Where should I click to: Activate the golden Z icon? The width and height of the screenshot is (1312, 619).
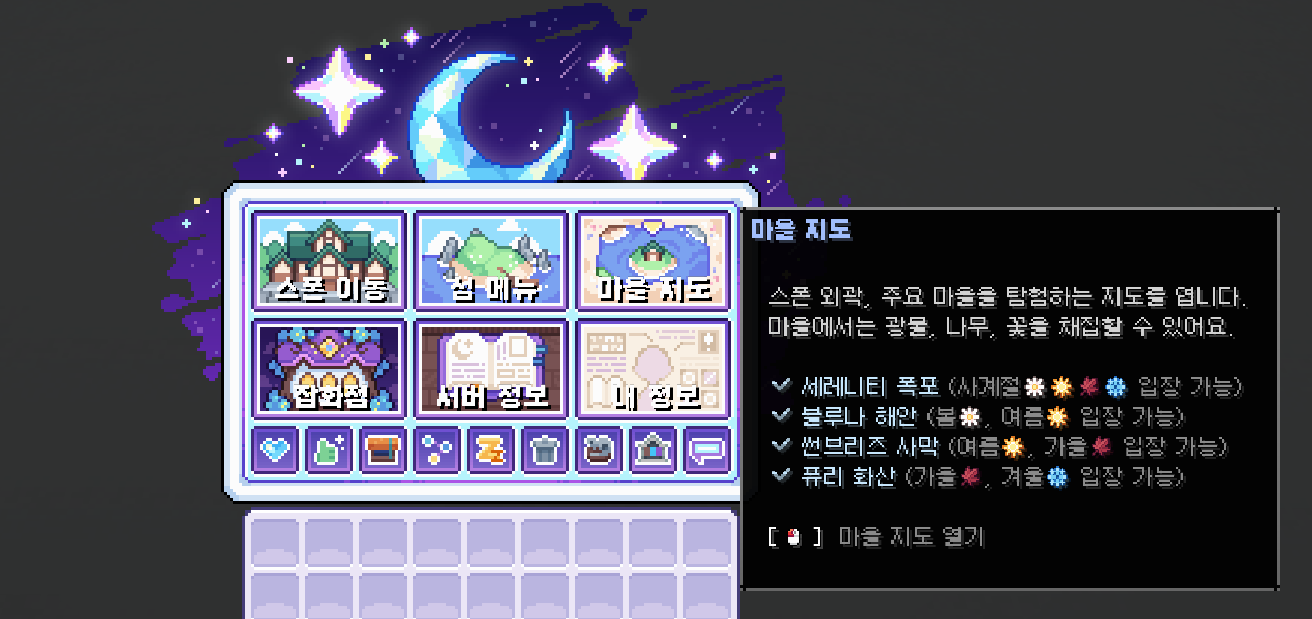491,450
